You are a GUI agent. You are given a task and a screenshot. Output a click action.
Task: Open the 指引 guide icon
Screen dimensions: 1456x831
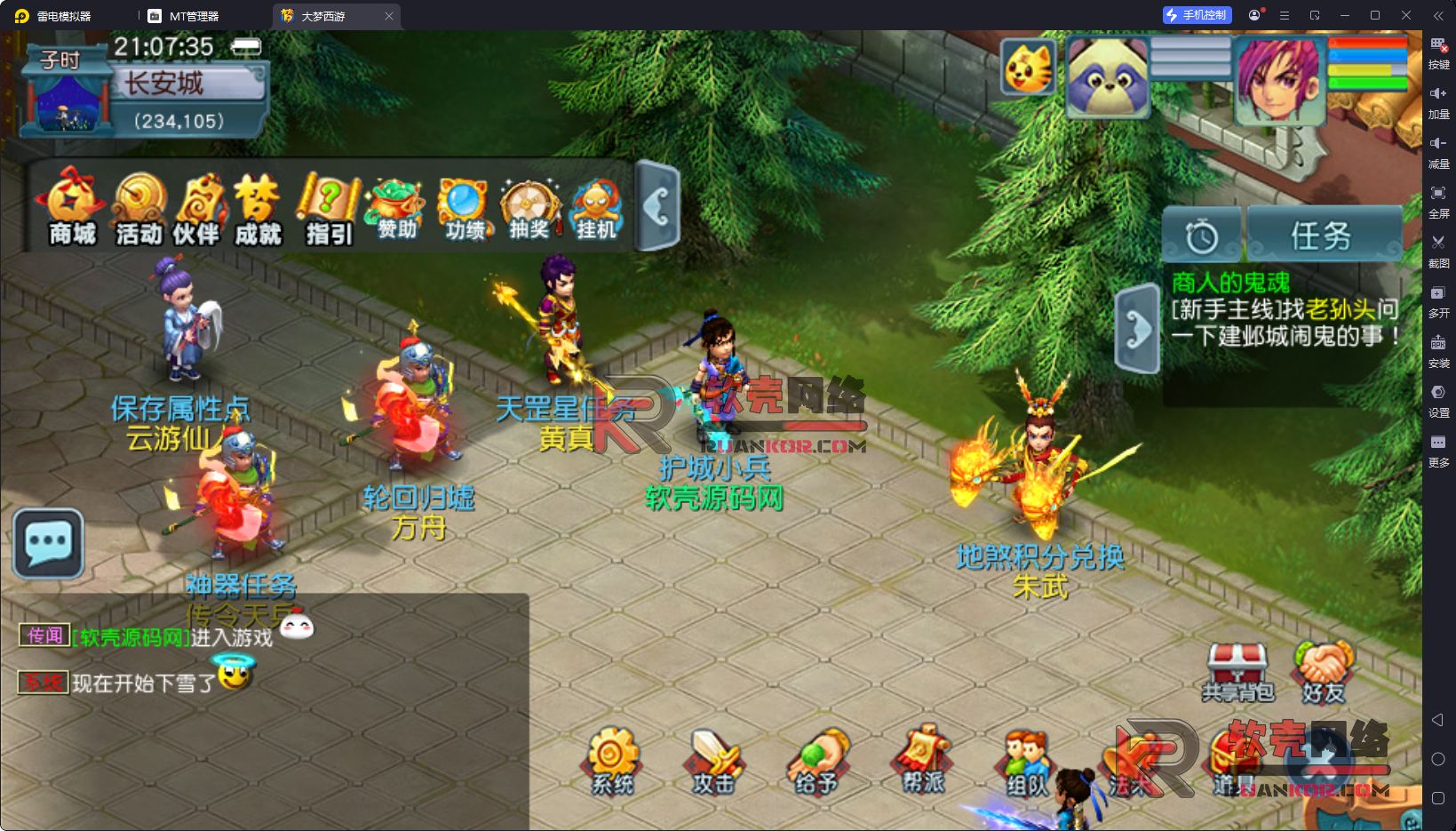coord(329,207)
